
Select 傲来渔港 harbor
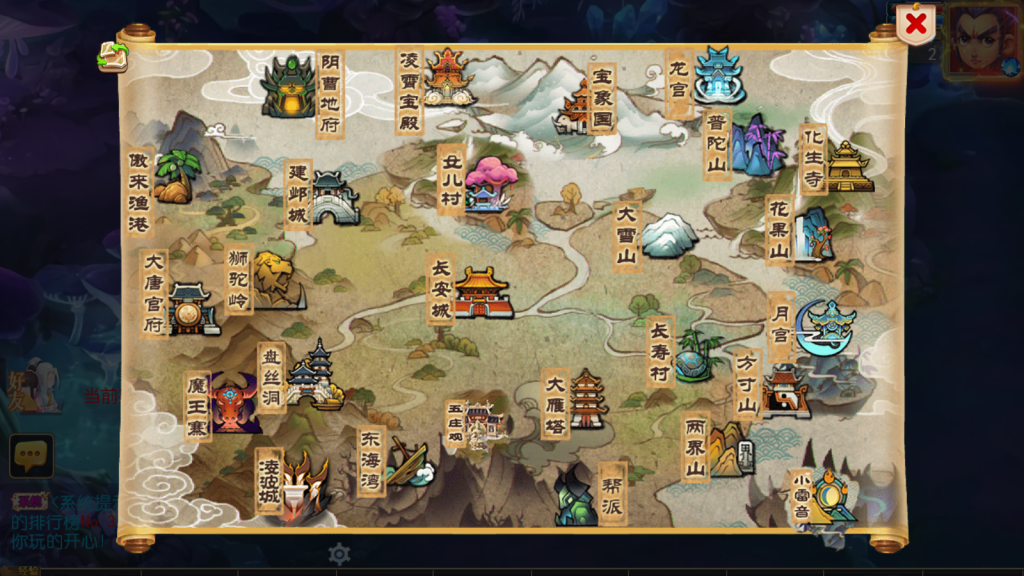(177, 176)
